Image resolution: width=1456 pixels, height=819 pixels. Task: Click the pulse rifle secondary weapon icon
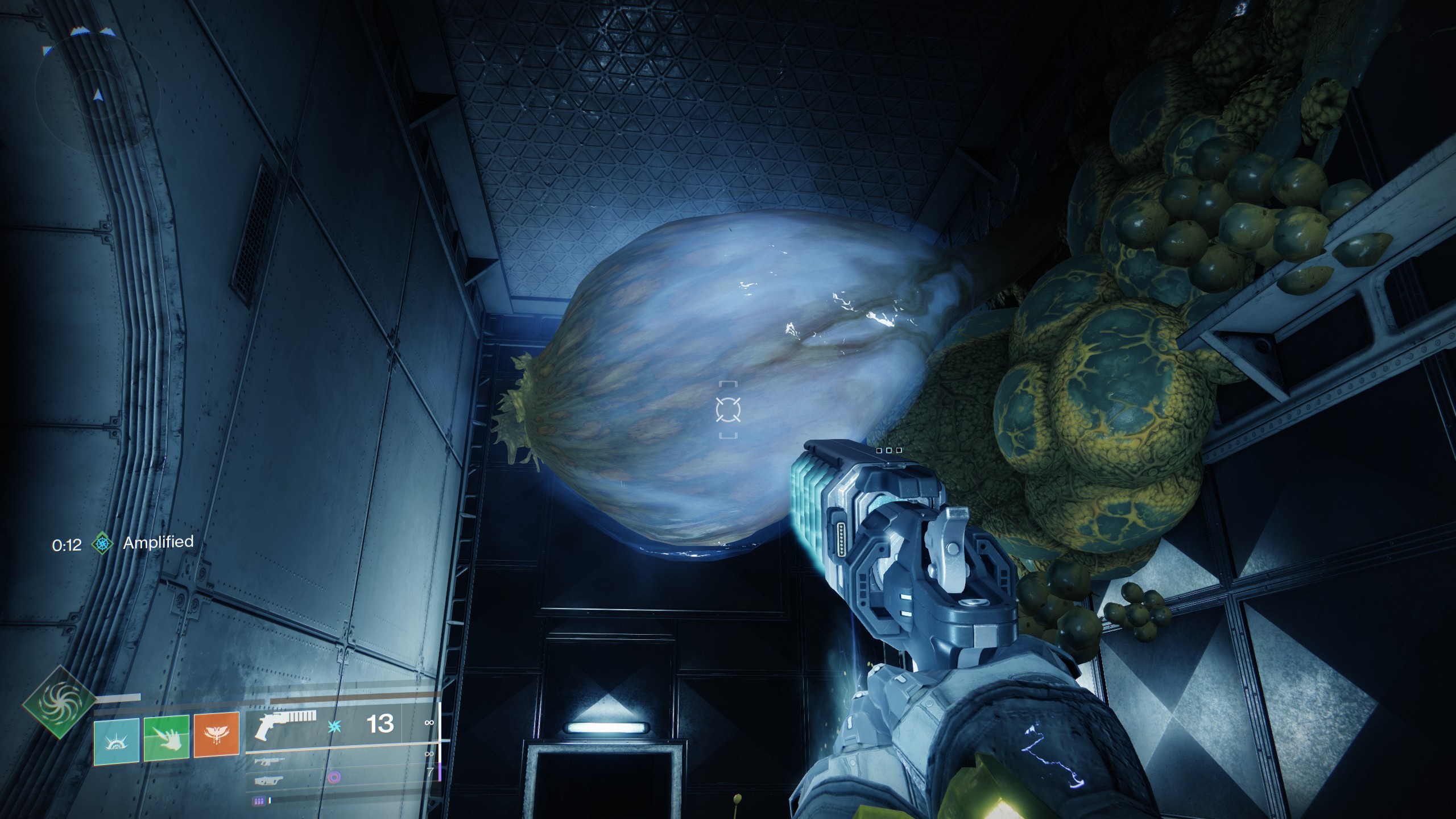click(270, 763)
